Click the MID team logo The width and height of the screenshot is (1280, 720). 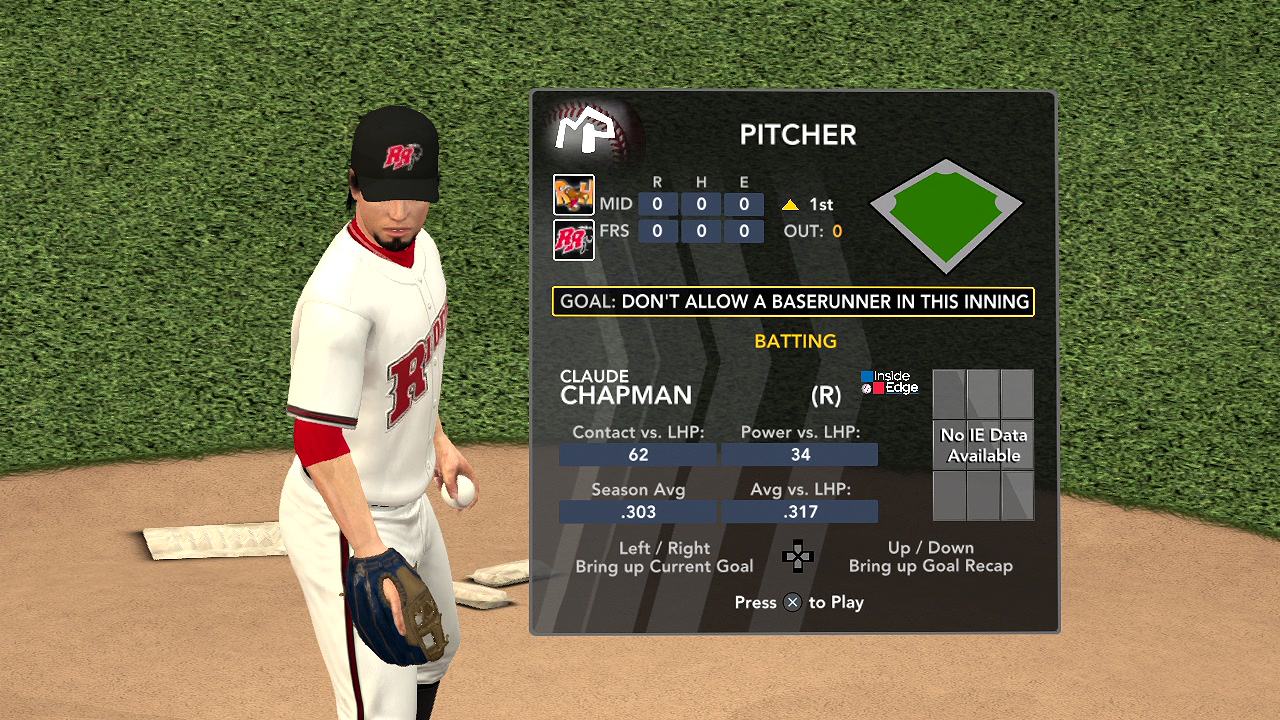(x=574, y=195)
